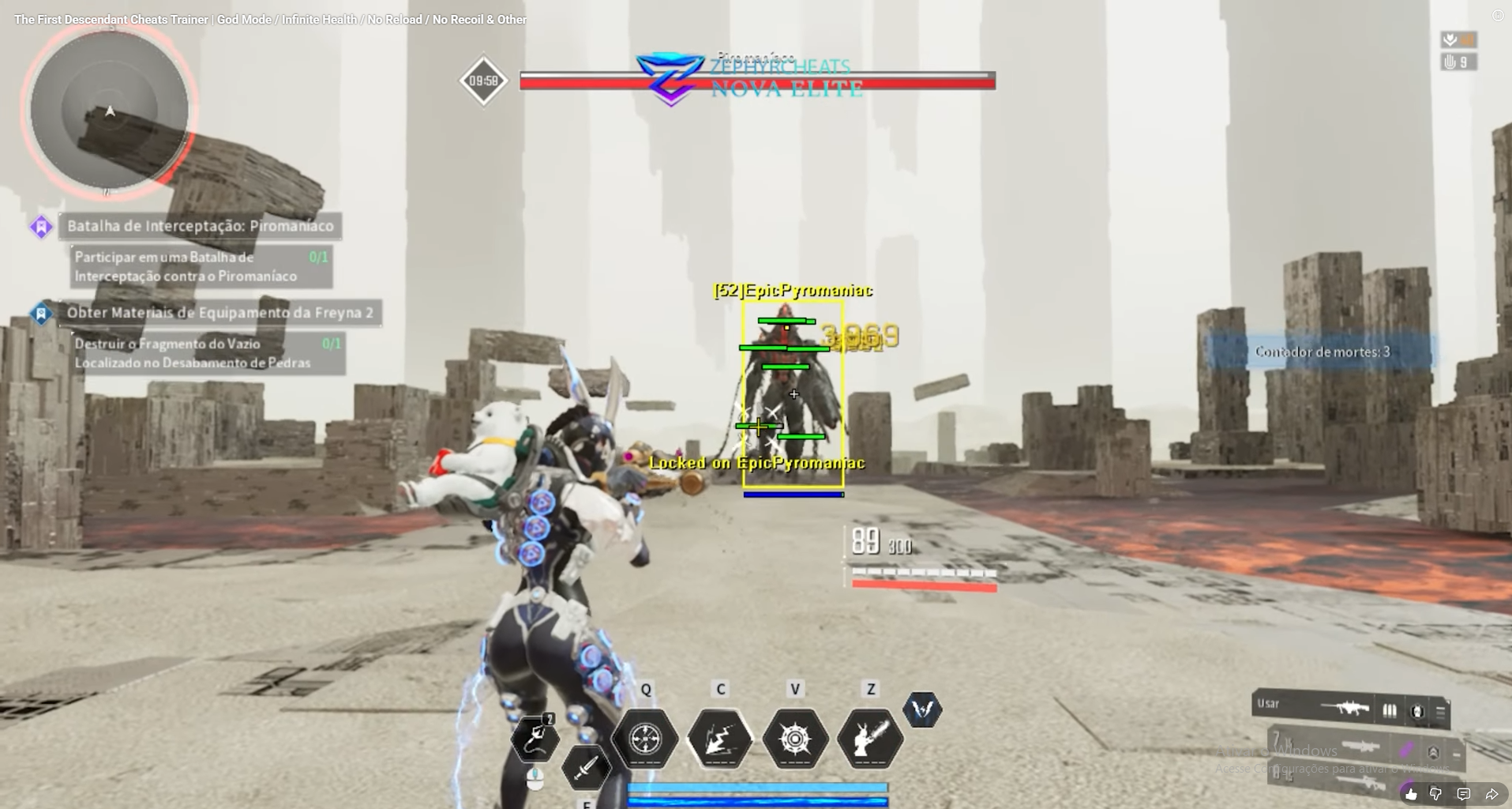Share the video with the arrow button
The width and height of the screenshot is (1512, 809).
point(1491,794)
